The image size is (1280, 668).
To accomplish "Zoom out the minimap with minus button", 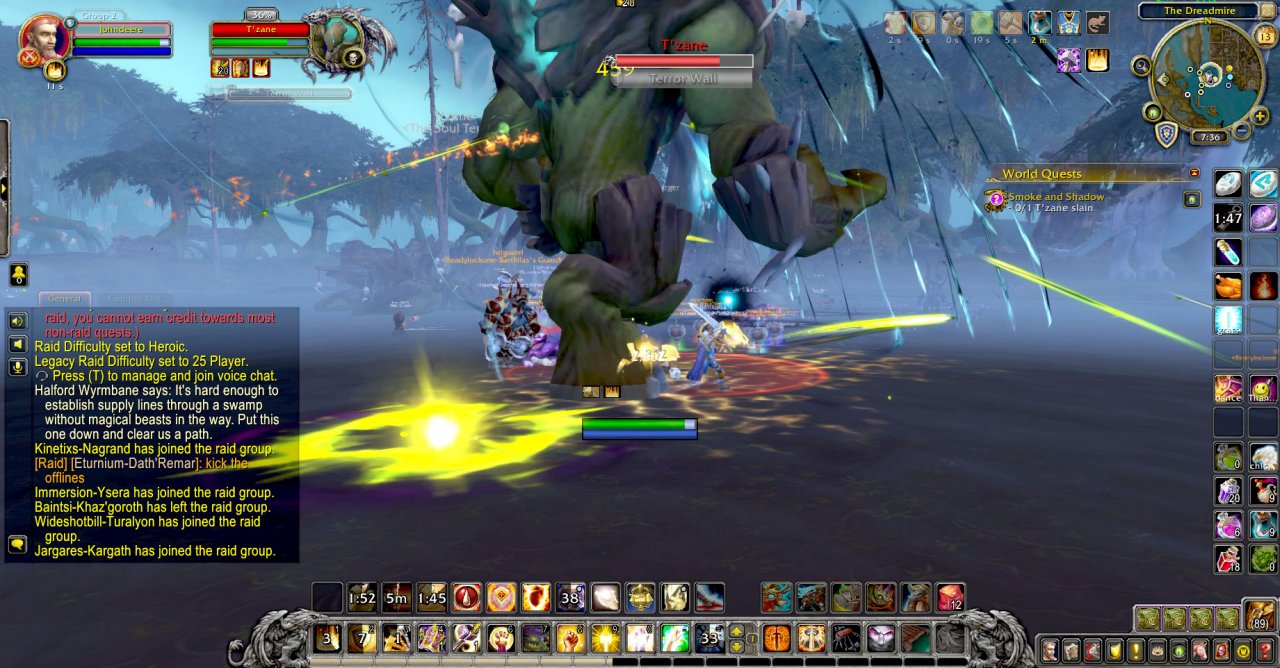I will tap(1241, 130).
